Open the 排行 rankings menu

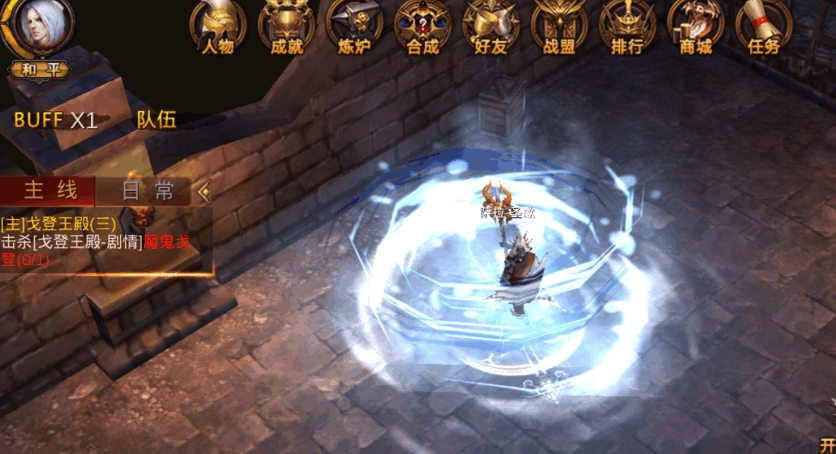pos(627,27)
